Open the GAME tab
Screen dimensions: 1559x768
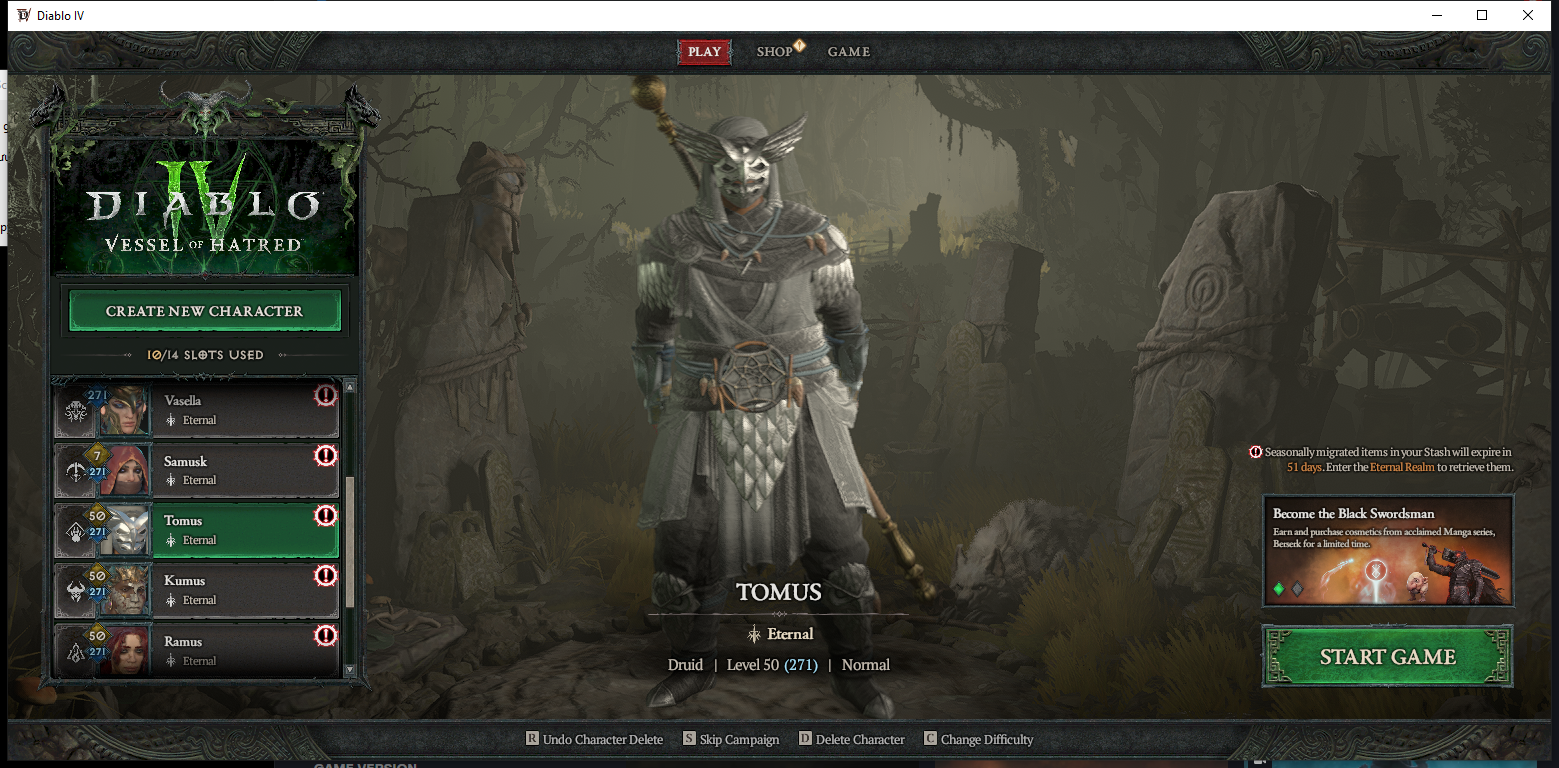click(x=848, y=52)
